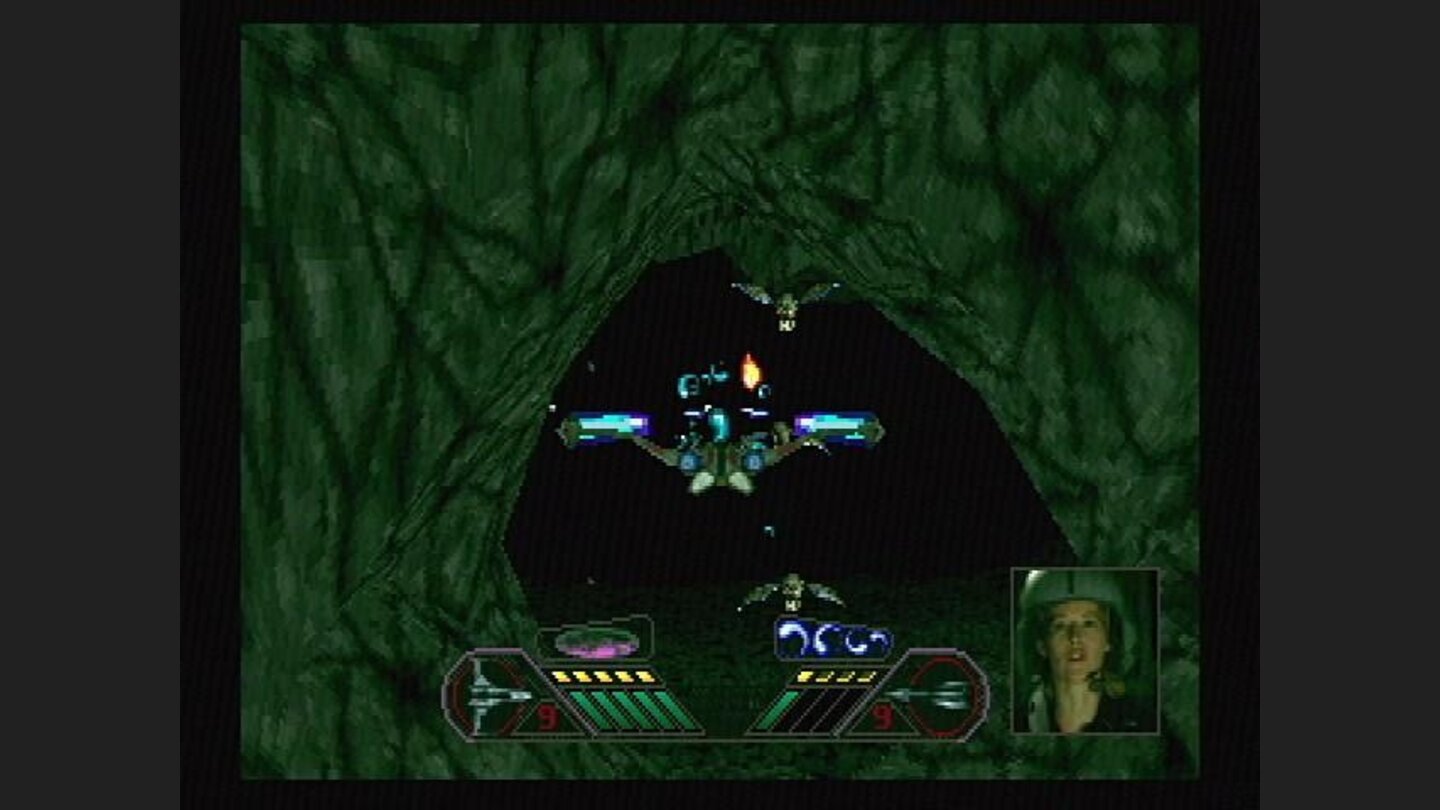The height and width of the screenshot is (810, 1440).
Task: Click the enemy creature hovering above the HUD
Action: [x=790, y=592]
